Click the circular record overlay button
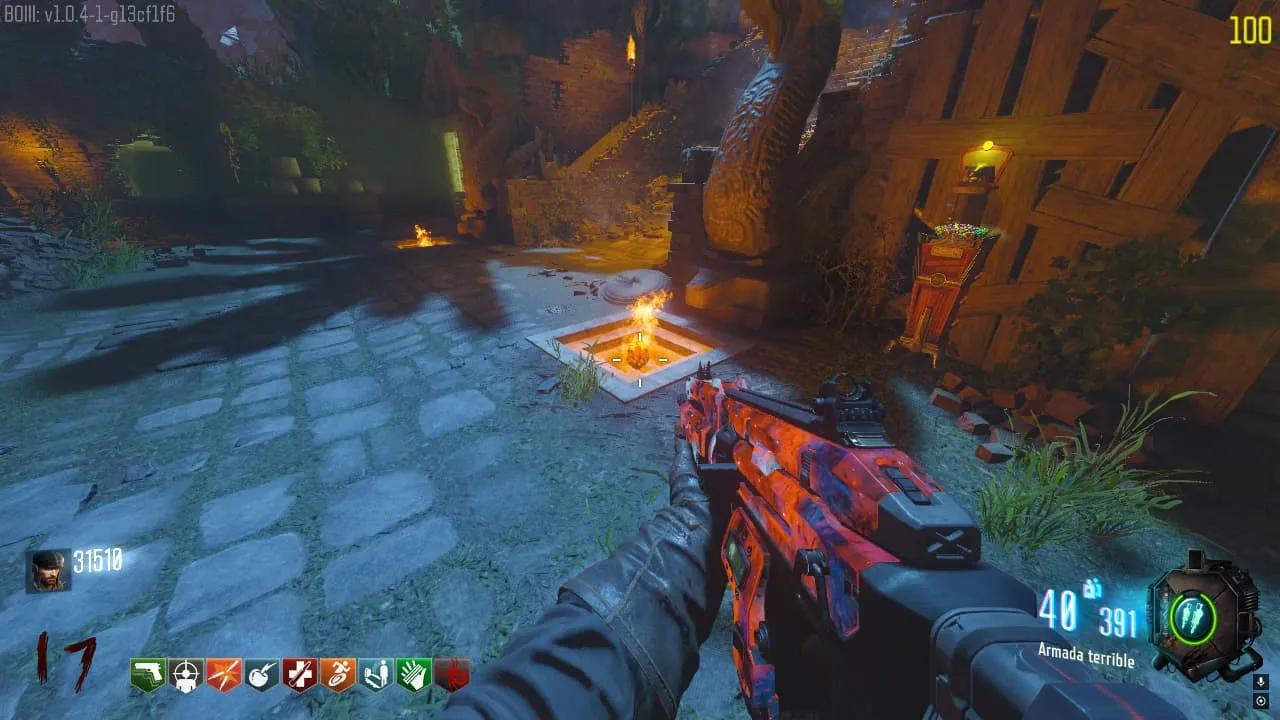Image resolution: width=1280 pixels, height=720 pixels. pyautogui.click(x=1261, y=701)
